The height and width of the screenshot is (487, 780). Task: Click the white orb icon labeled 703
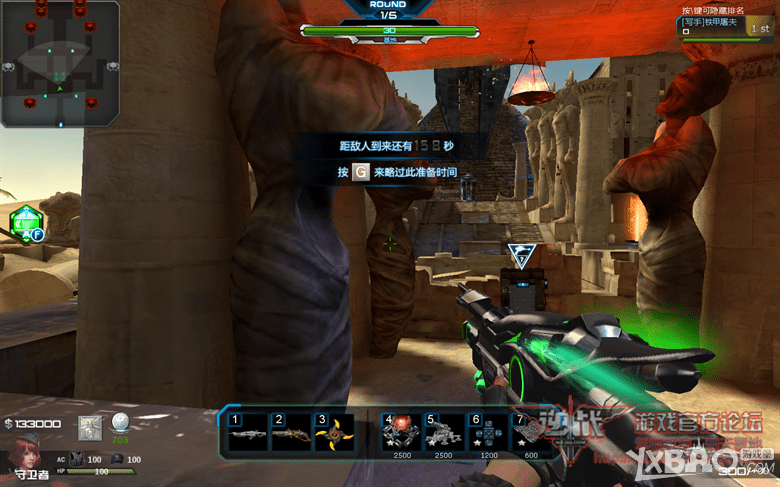120,423
